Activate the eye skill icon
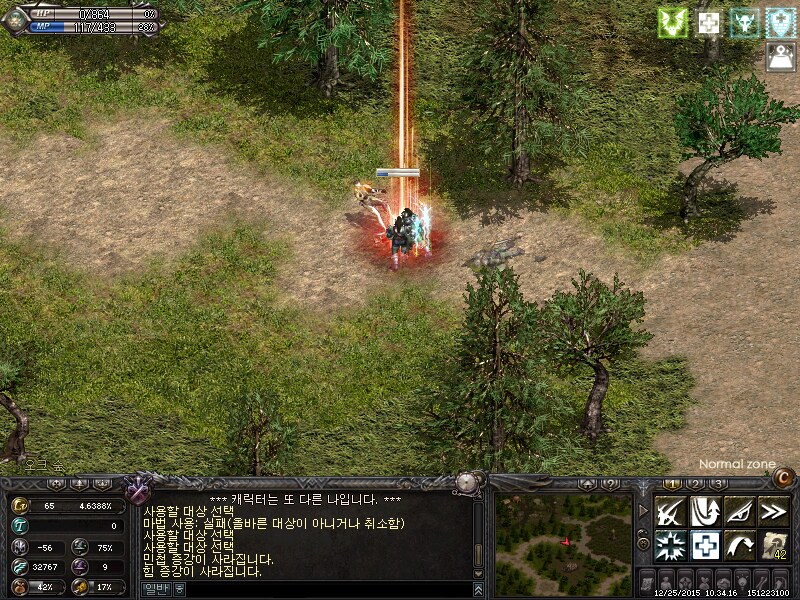The height and width of the screenshot is (600, 800). pyautogui.click(x=739, y=511)
